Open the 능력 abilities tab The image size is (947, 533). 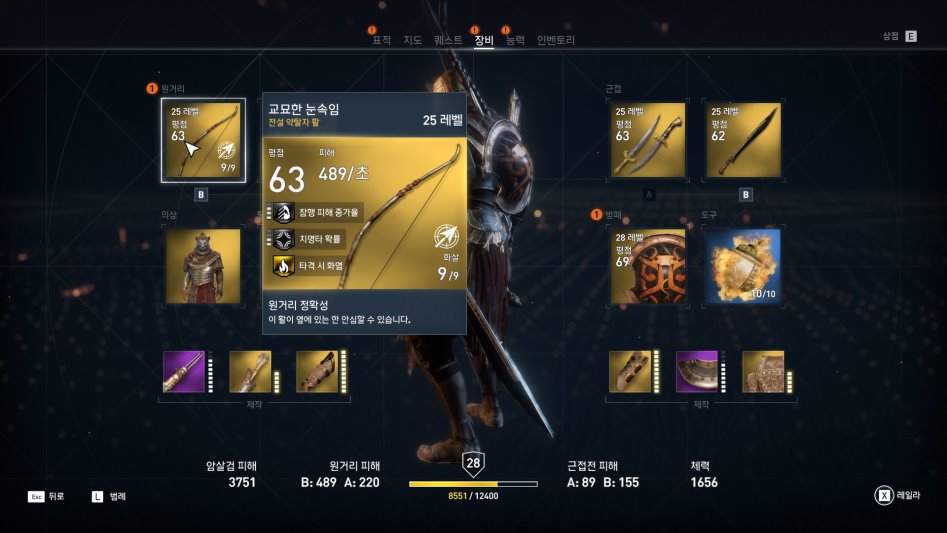[515, 40]
